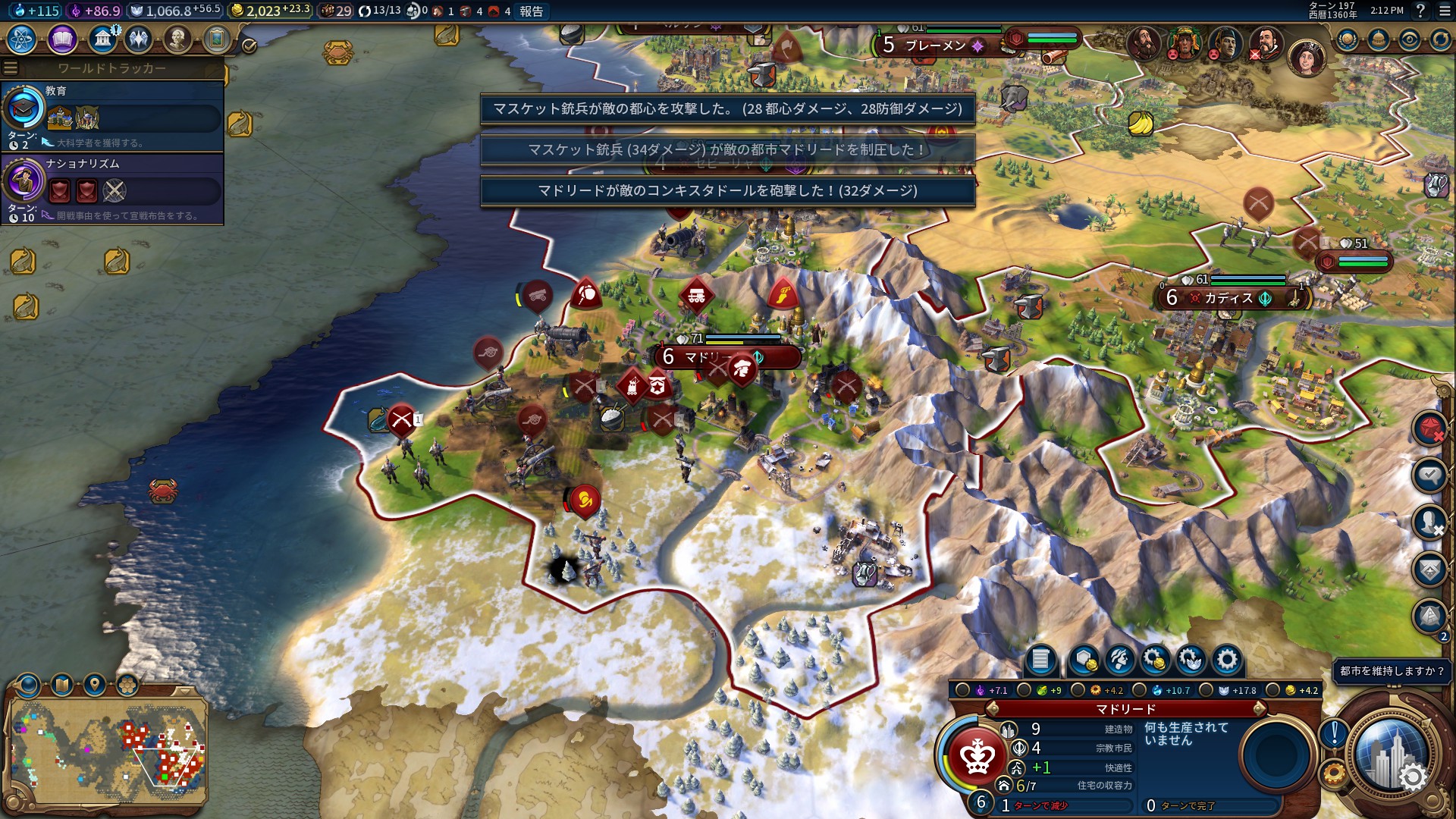View the government building icon
Screen dimensions: 1456x819
click(x=102, y=39)
